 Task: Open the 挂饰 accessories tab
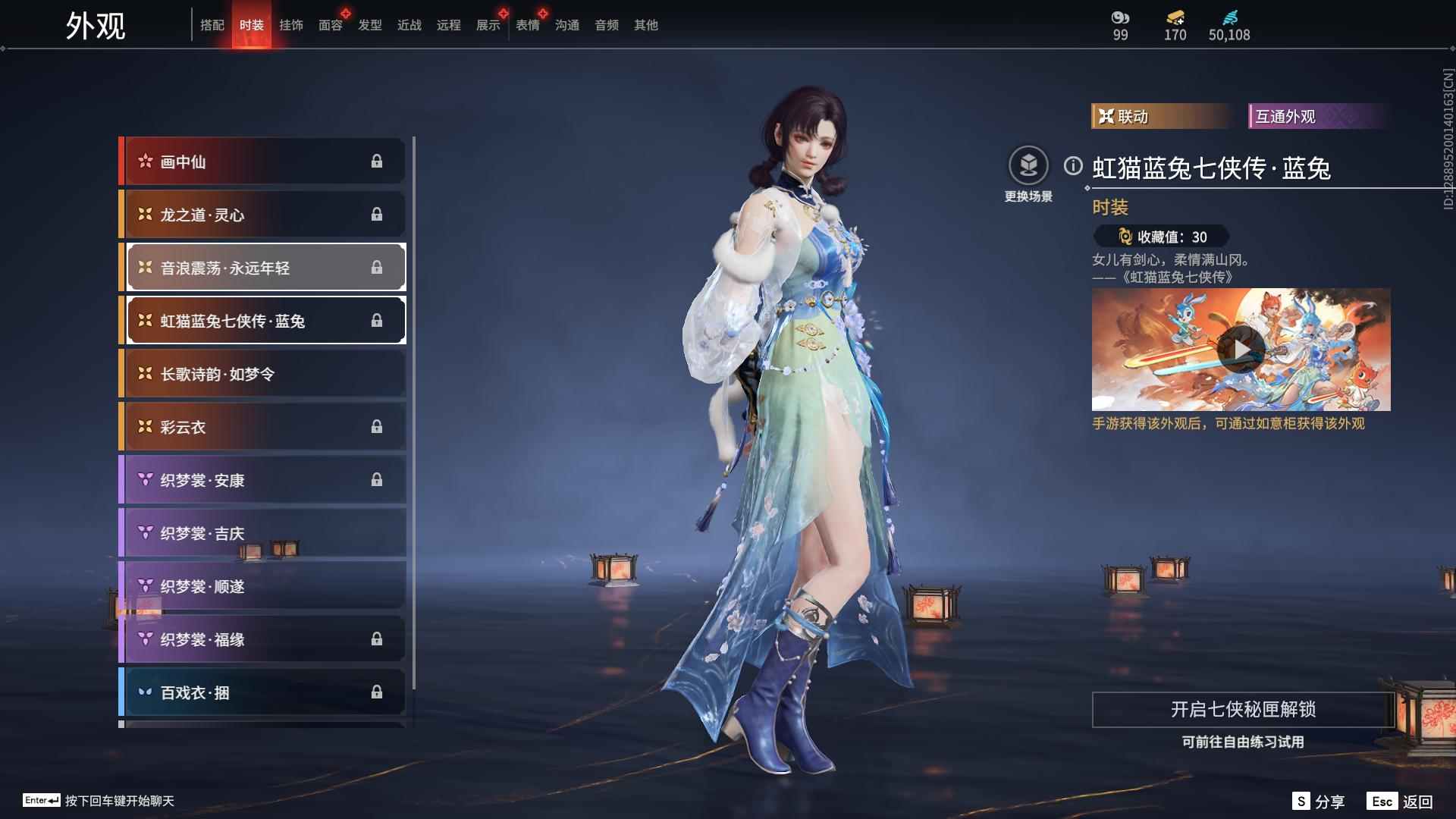point(290,25)
